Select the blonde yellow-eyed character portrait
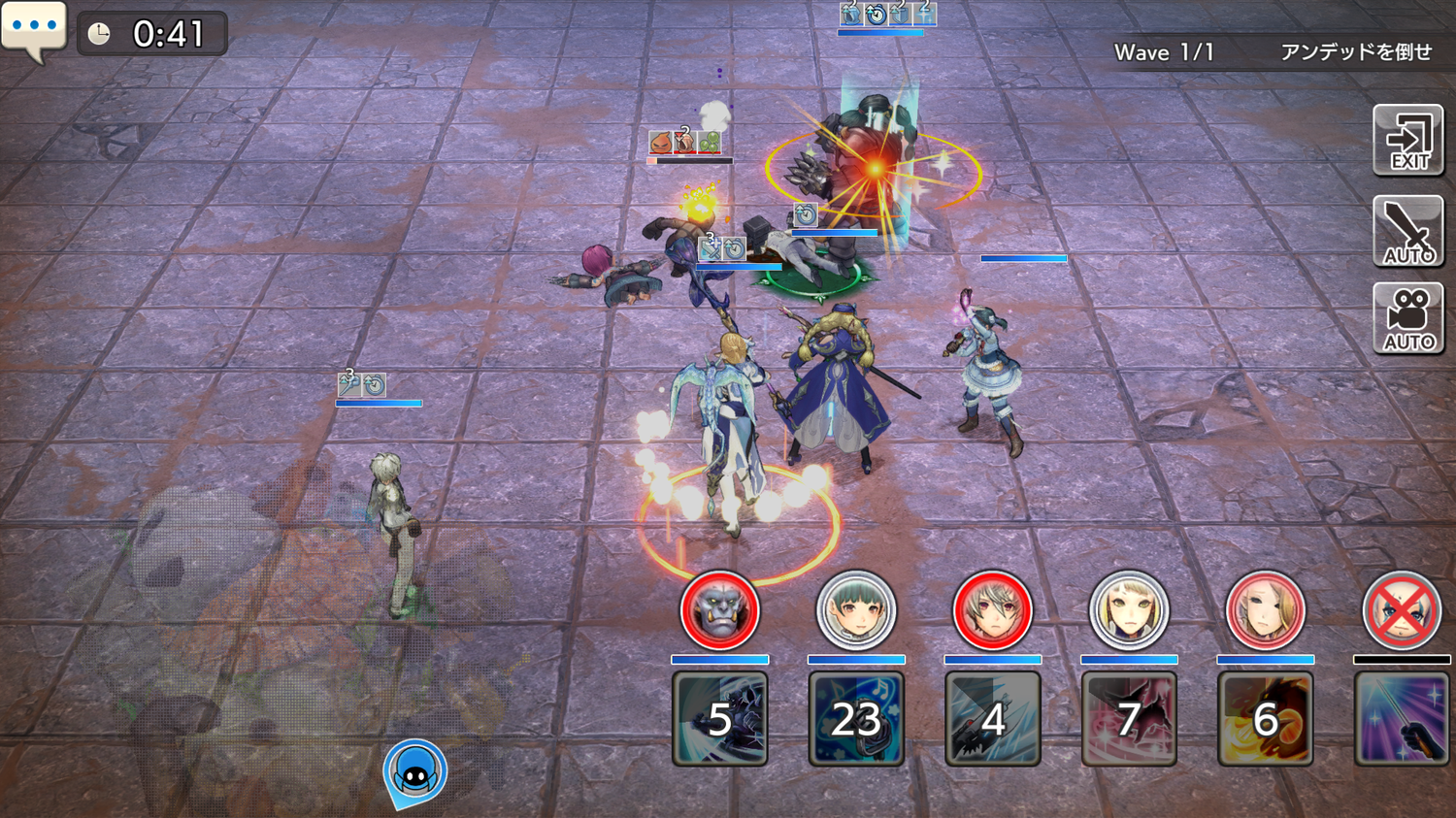The image size is (1456, 818). pos(1129,610)
